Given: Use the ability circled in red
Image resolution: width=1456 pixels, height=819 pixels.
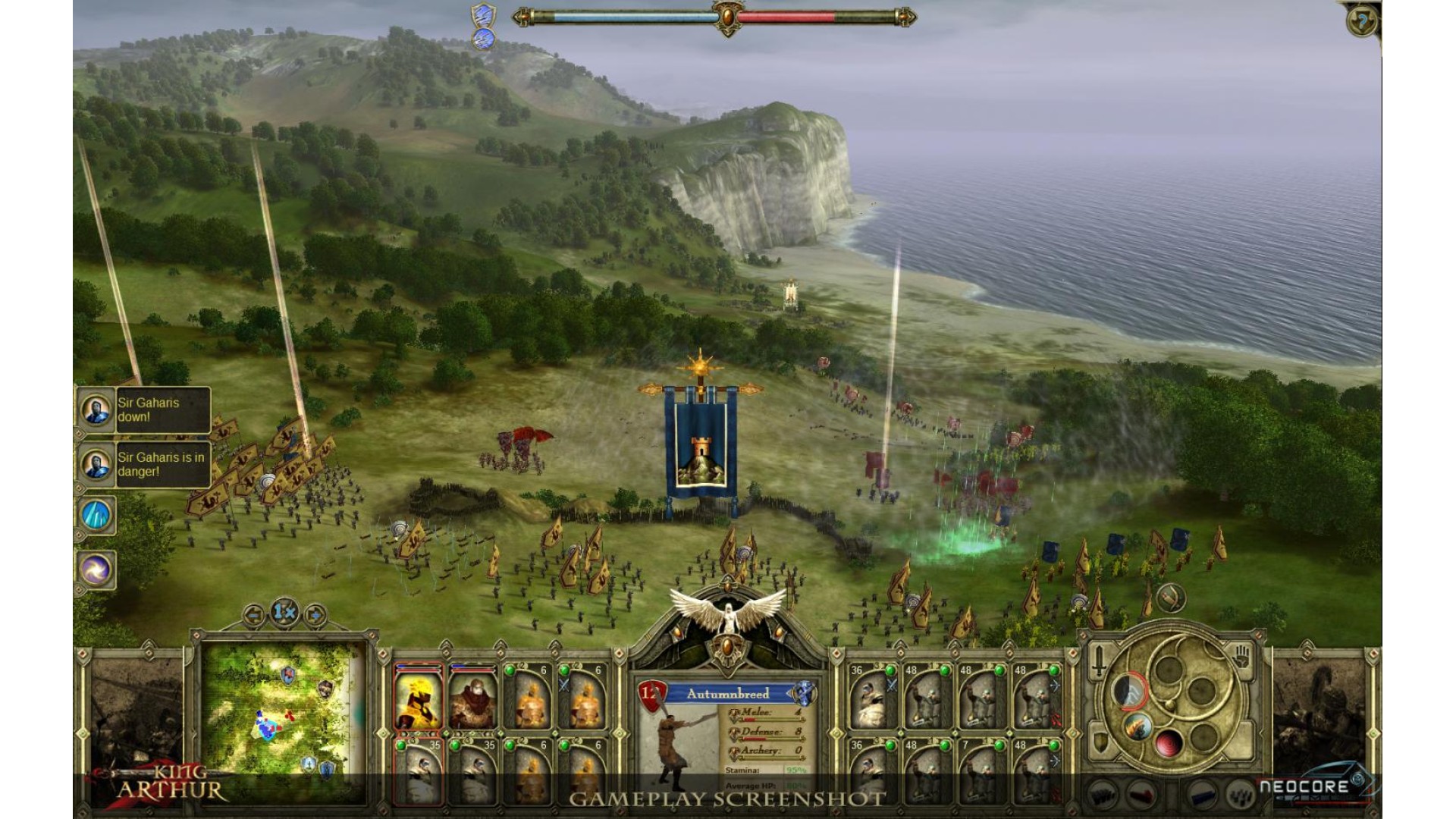Looking at the screenshot, I should click(1129, 692).
